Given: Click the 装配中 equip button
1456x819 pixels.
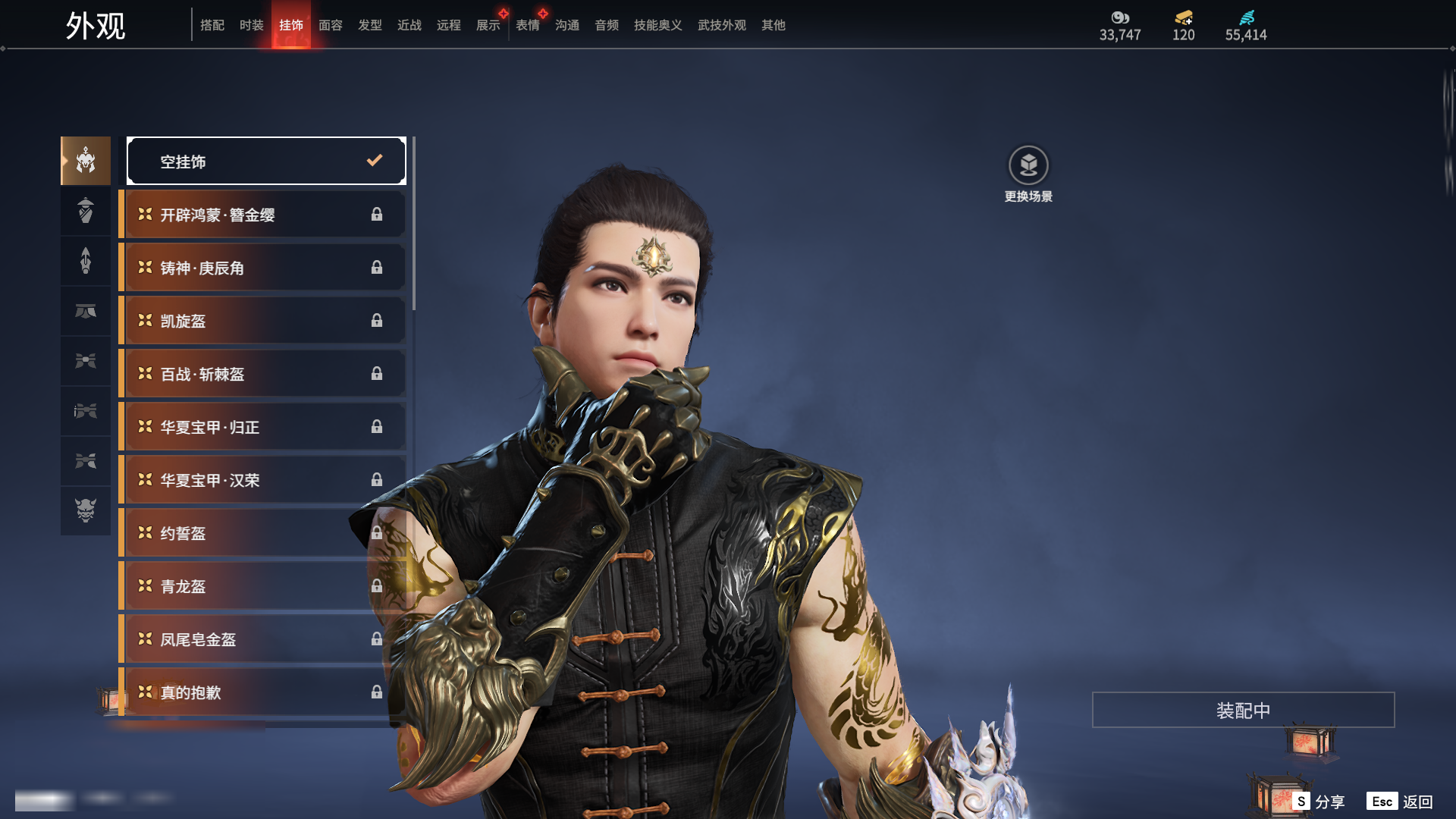Looking at the screenshot, I should pos(1243,710).
